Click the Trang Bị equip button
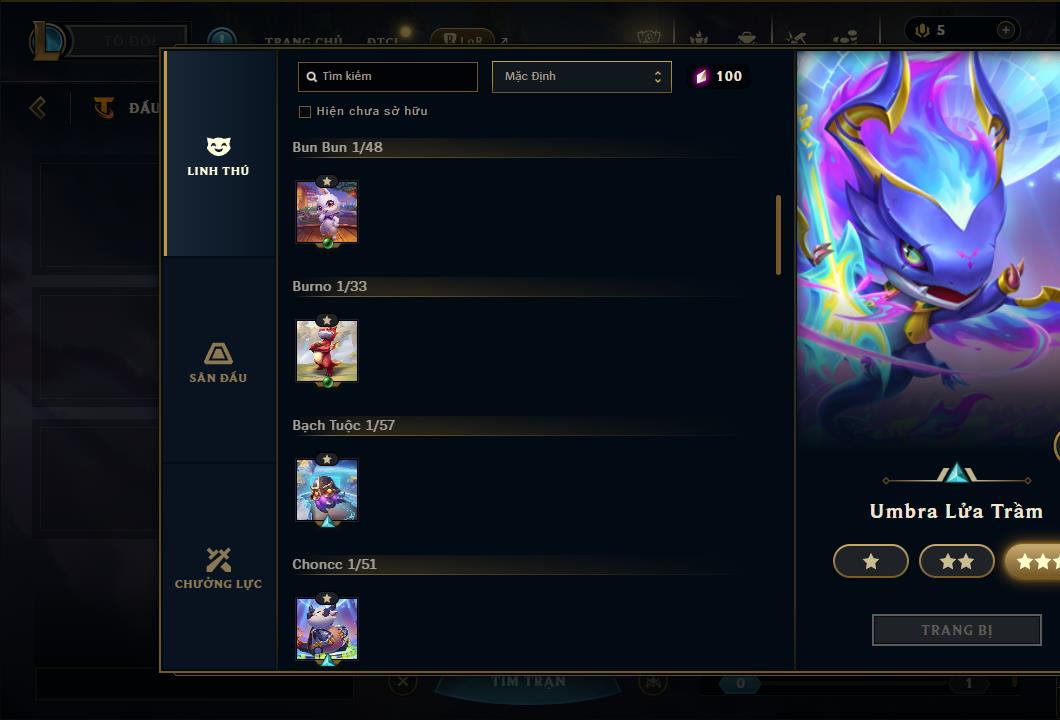This screenshot has height=720, width=1060. 957,630
